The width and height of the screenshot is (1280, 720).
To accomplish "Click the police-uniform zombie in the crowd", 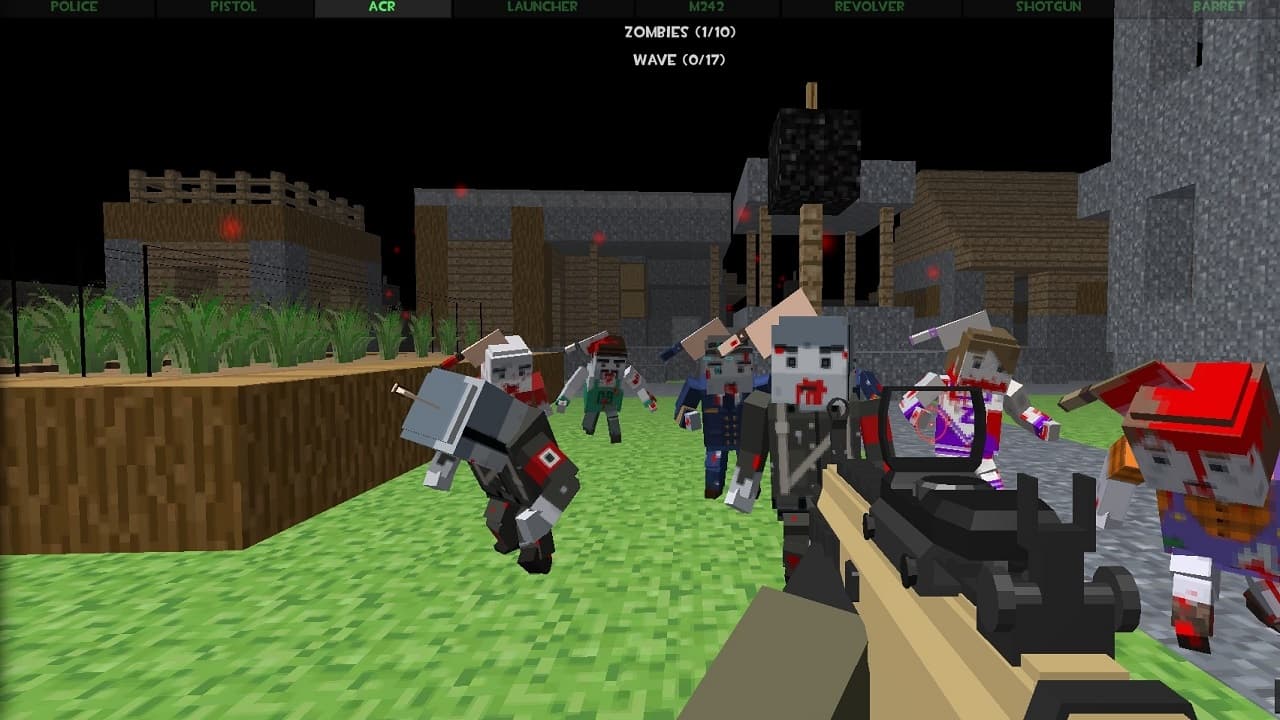I will (x=725, y=420).
